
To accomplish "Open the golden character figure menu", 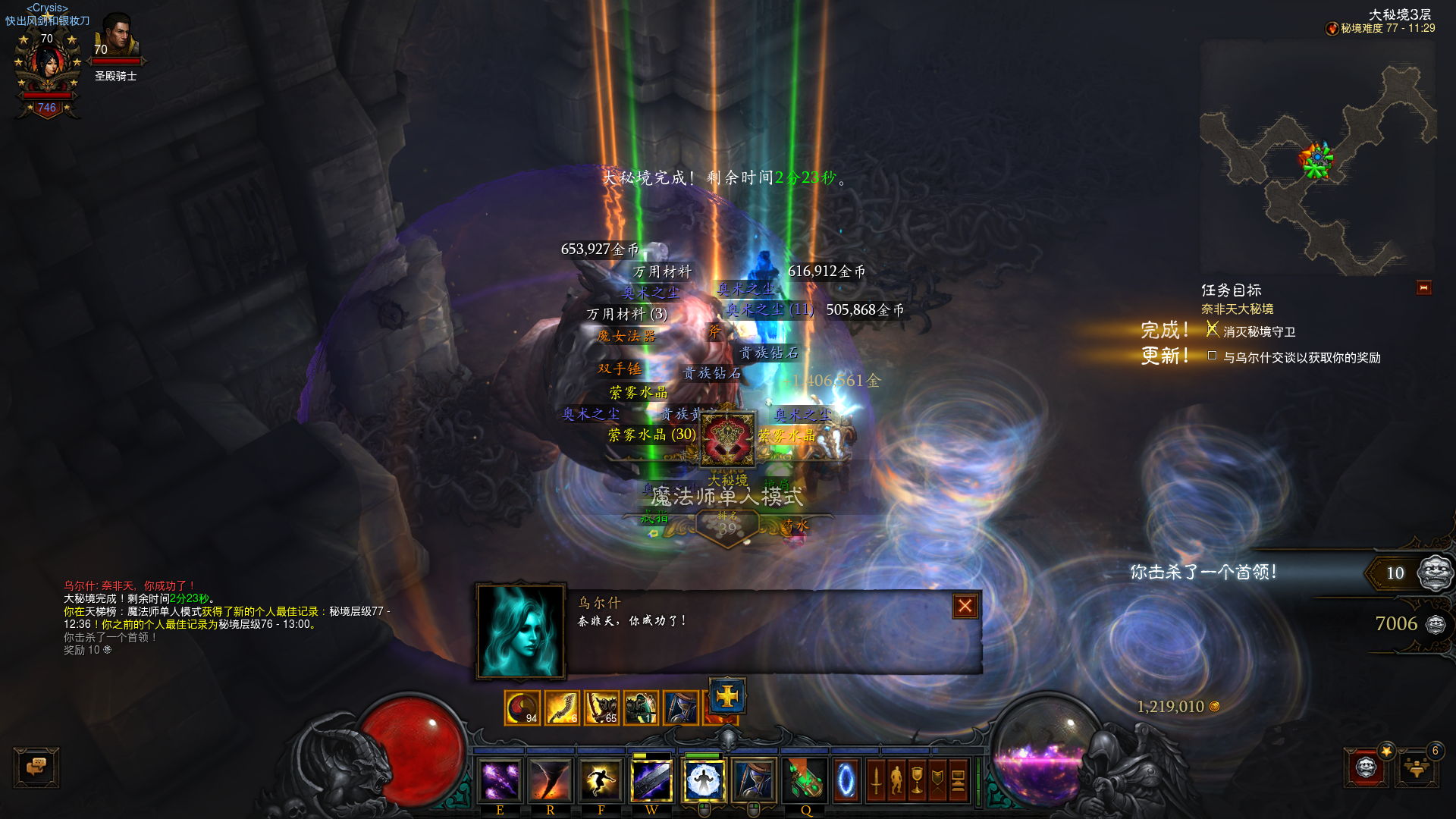I will pyautogui.click(x=896, y=780).
